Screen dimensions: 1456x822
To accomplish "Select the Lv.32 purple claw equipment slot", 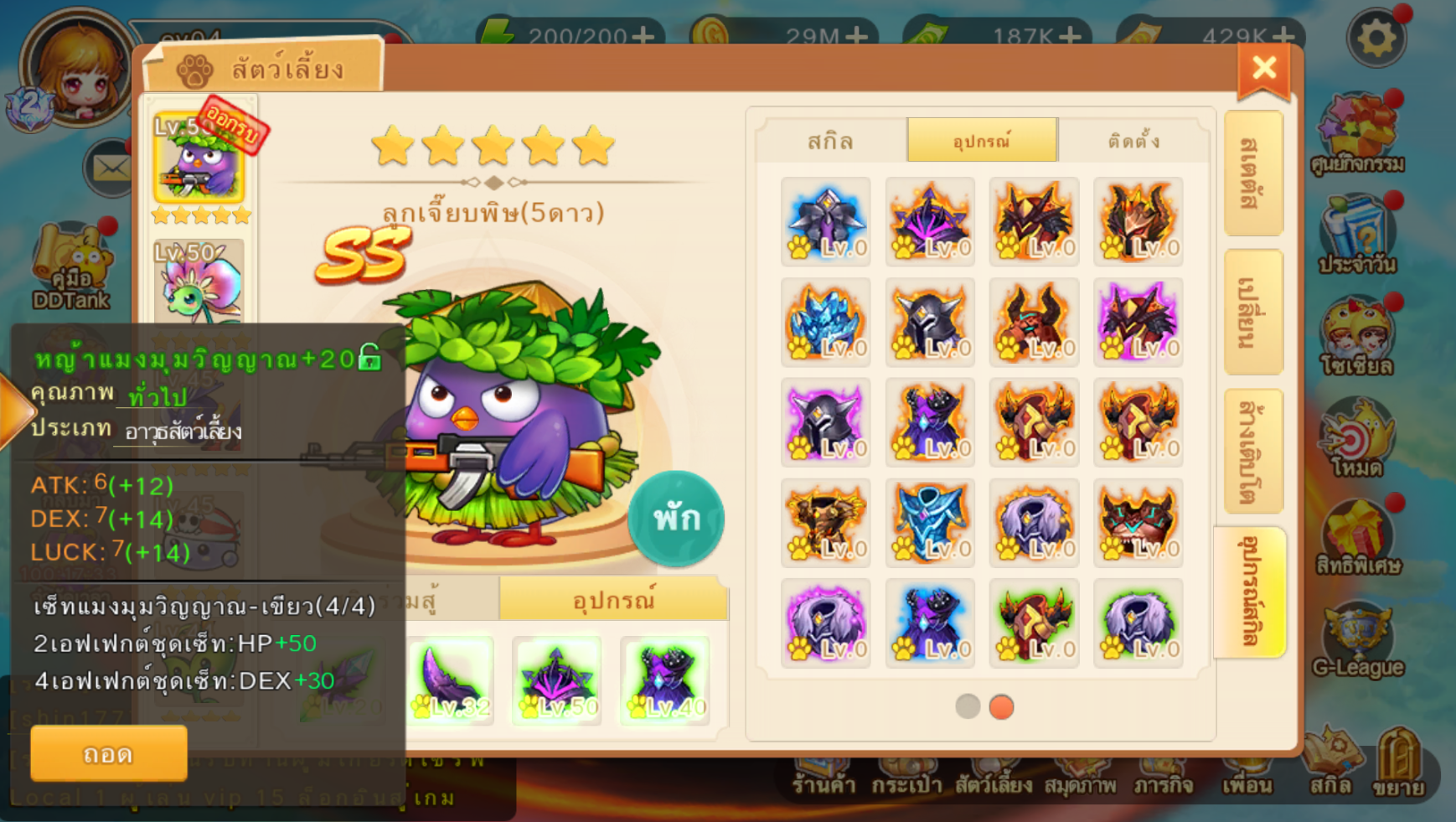I will [450, 680].
